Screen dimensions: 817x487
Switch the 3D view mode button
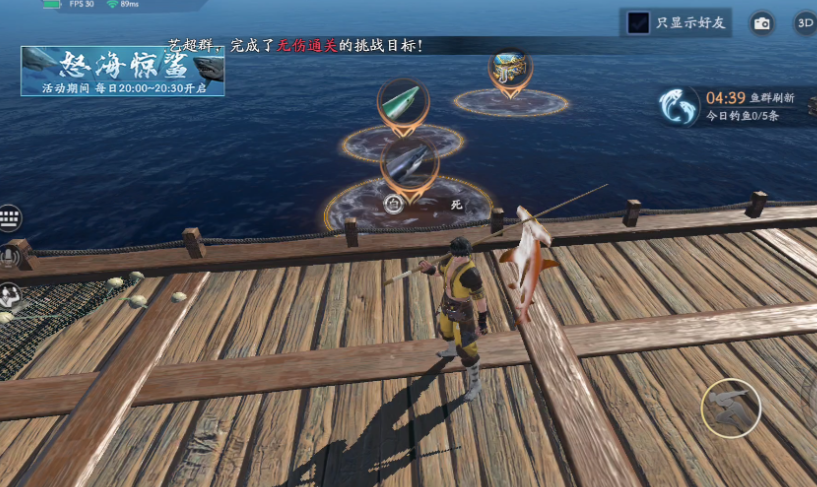805,23
